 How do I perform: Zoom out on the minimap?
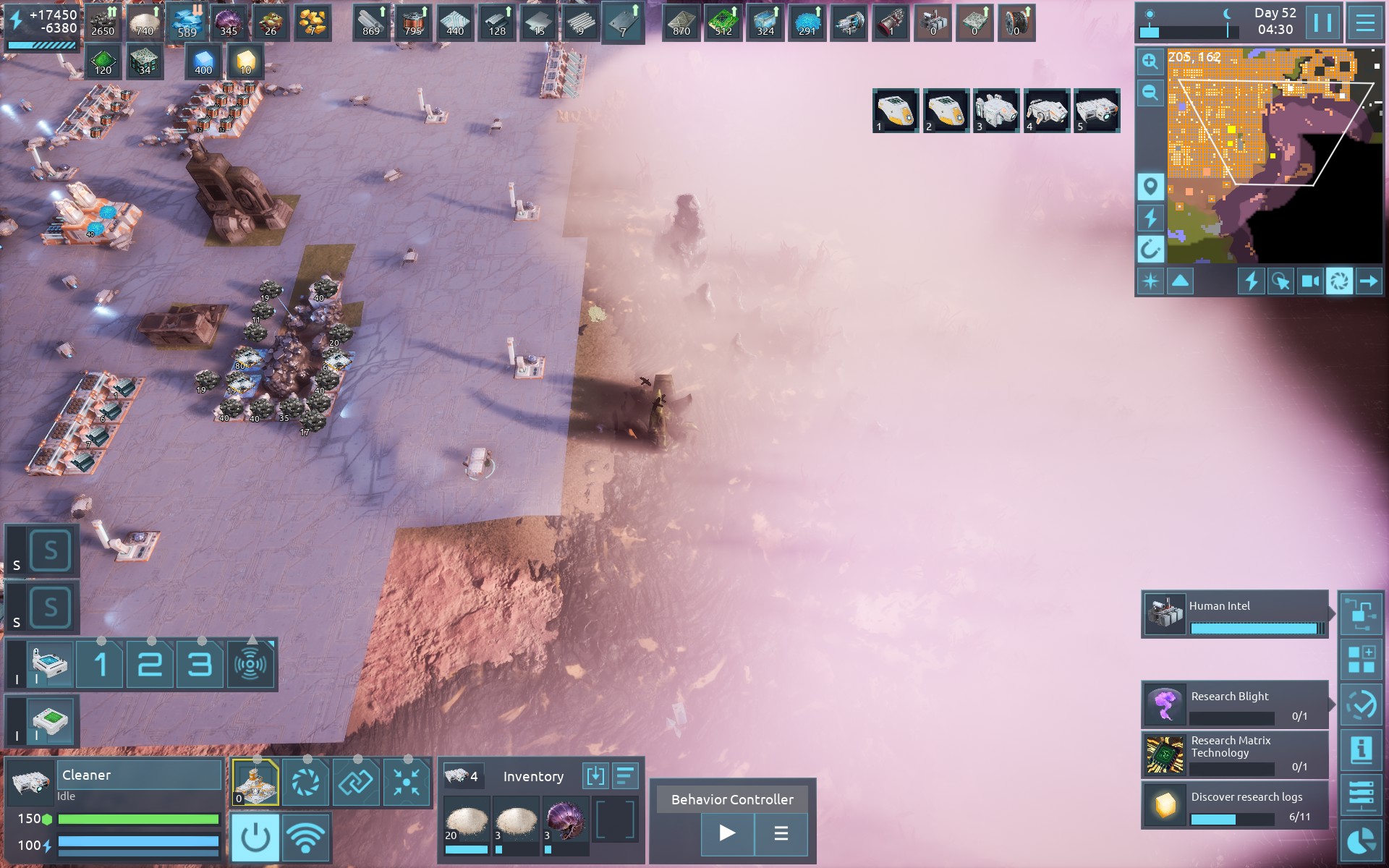tap(1150, 93)
